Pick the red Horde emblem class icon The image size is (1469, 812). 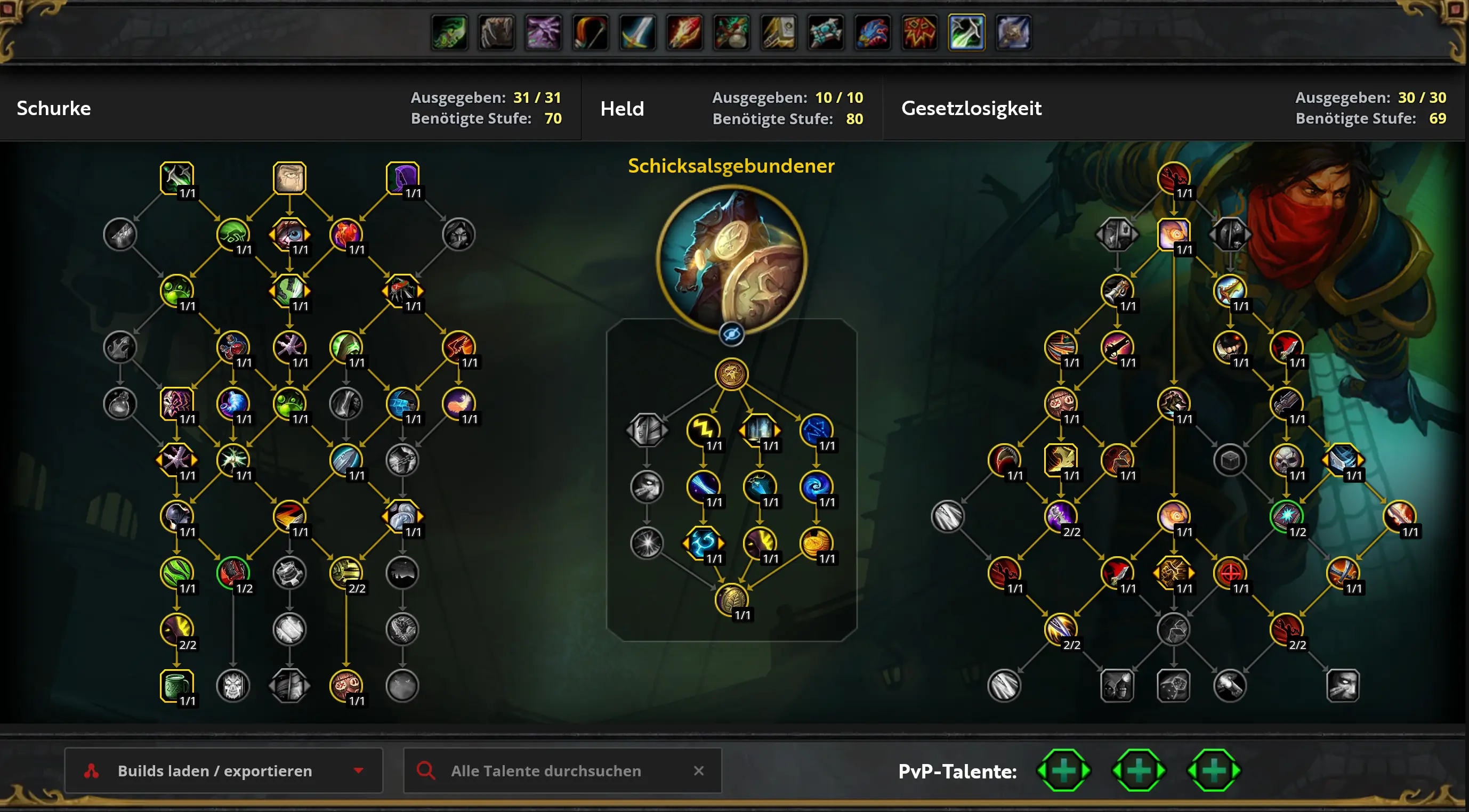click(x=919, y=32)
